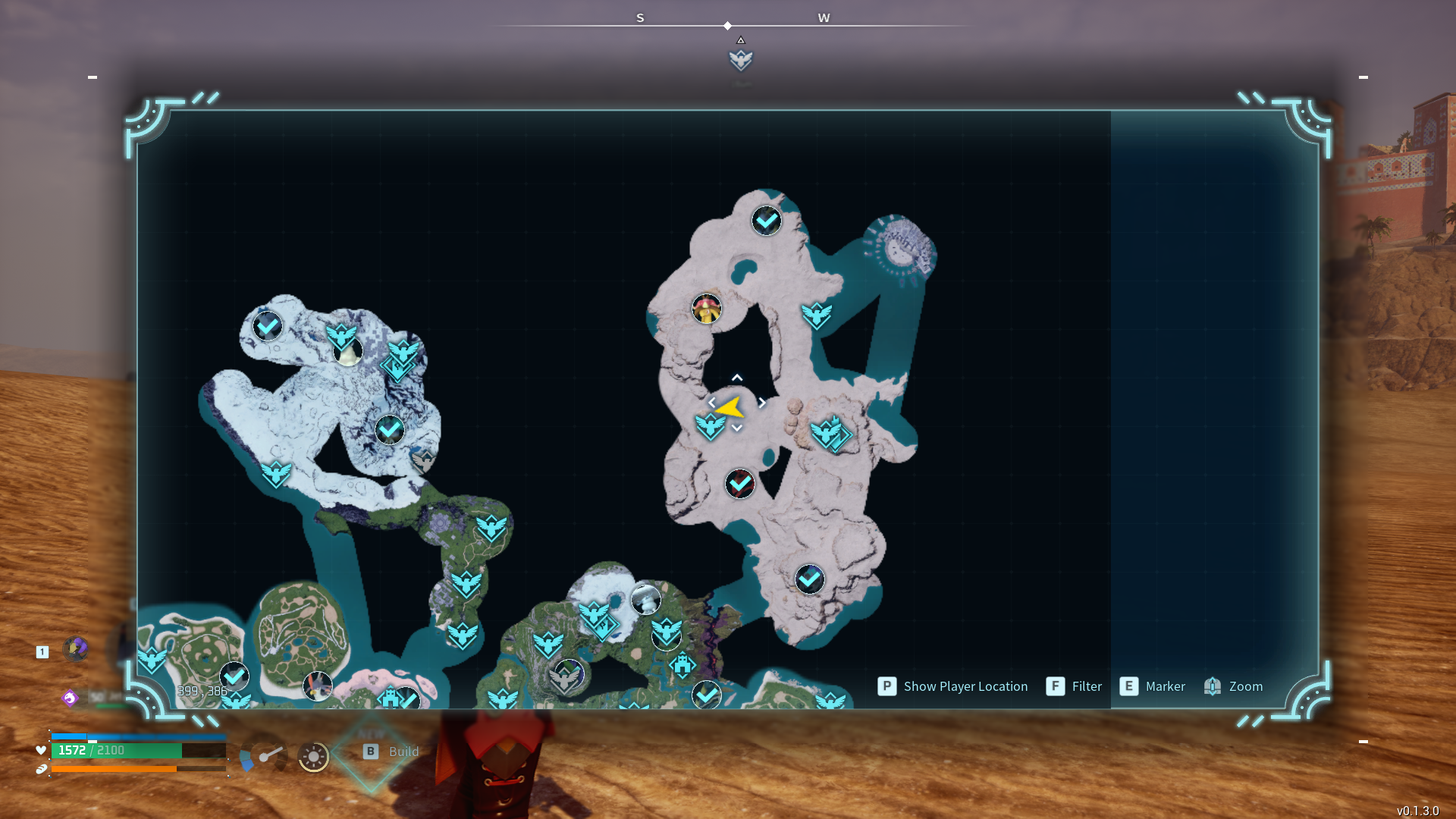Choose the lone eagle marker on the desert's upper coast
The height and width of the screenshot is (819, 1456).
tap(817, 315)
